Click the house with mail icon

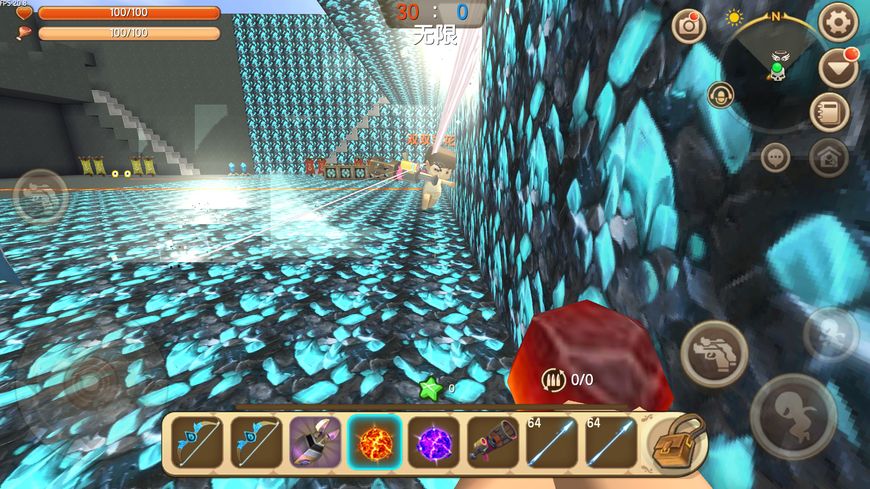(x=828, y=157)
